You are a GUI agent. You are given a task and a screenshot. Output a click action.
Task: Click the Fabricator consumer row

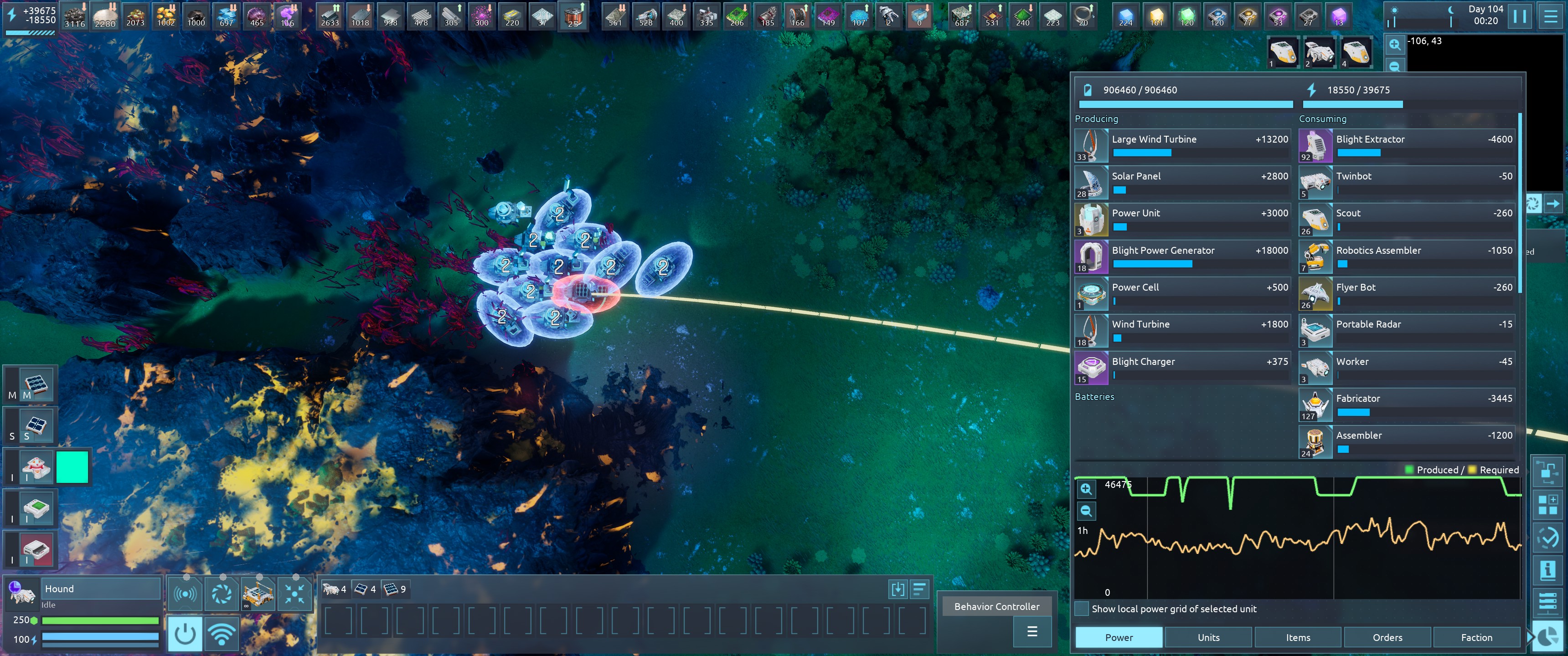1406,405
